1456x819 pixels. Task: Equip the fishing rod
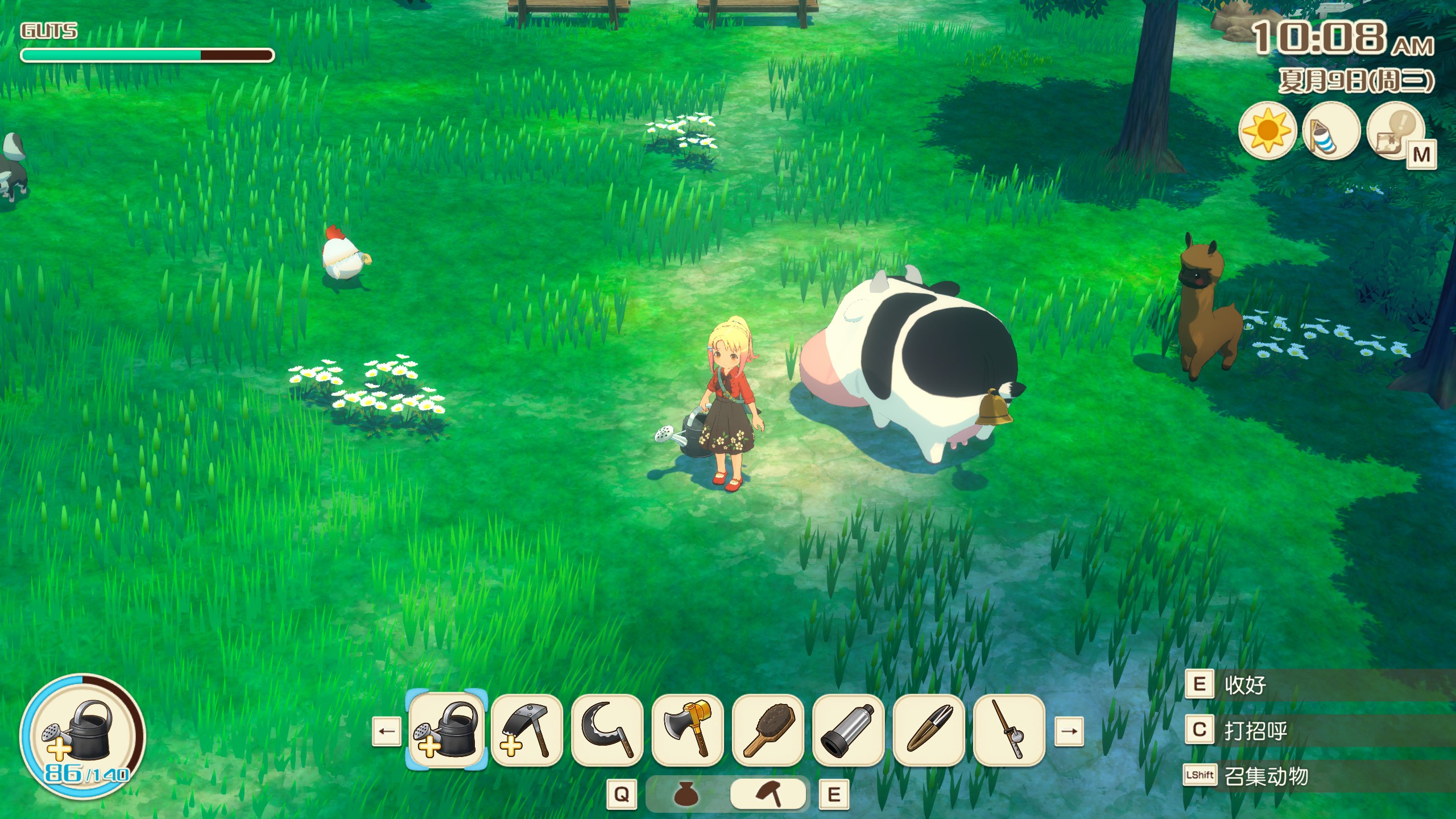pos(1010,731)
